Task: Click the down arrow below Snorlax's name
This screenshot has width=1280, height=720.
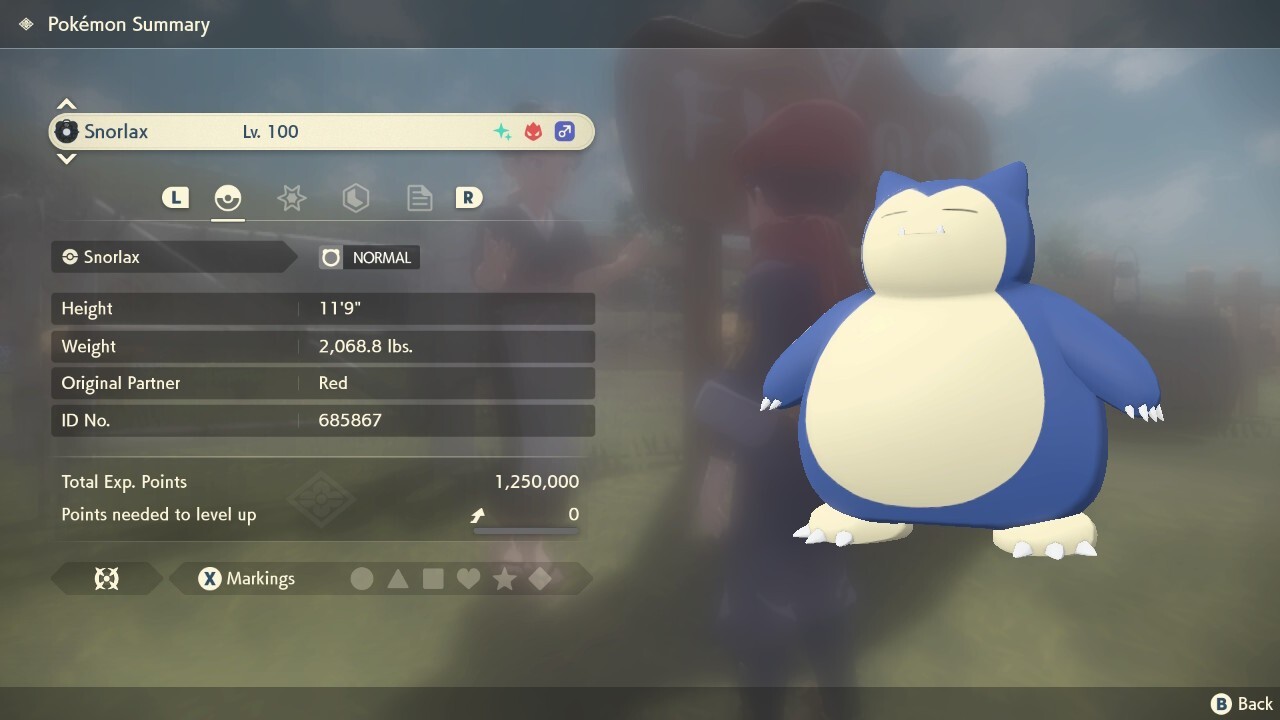Action: click(66, 159)
